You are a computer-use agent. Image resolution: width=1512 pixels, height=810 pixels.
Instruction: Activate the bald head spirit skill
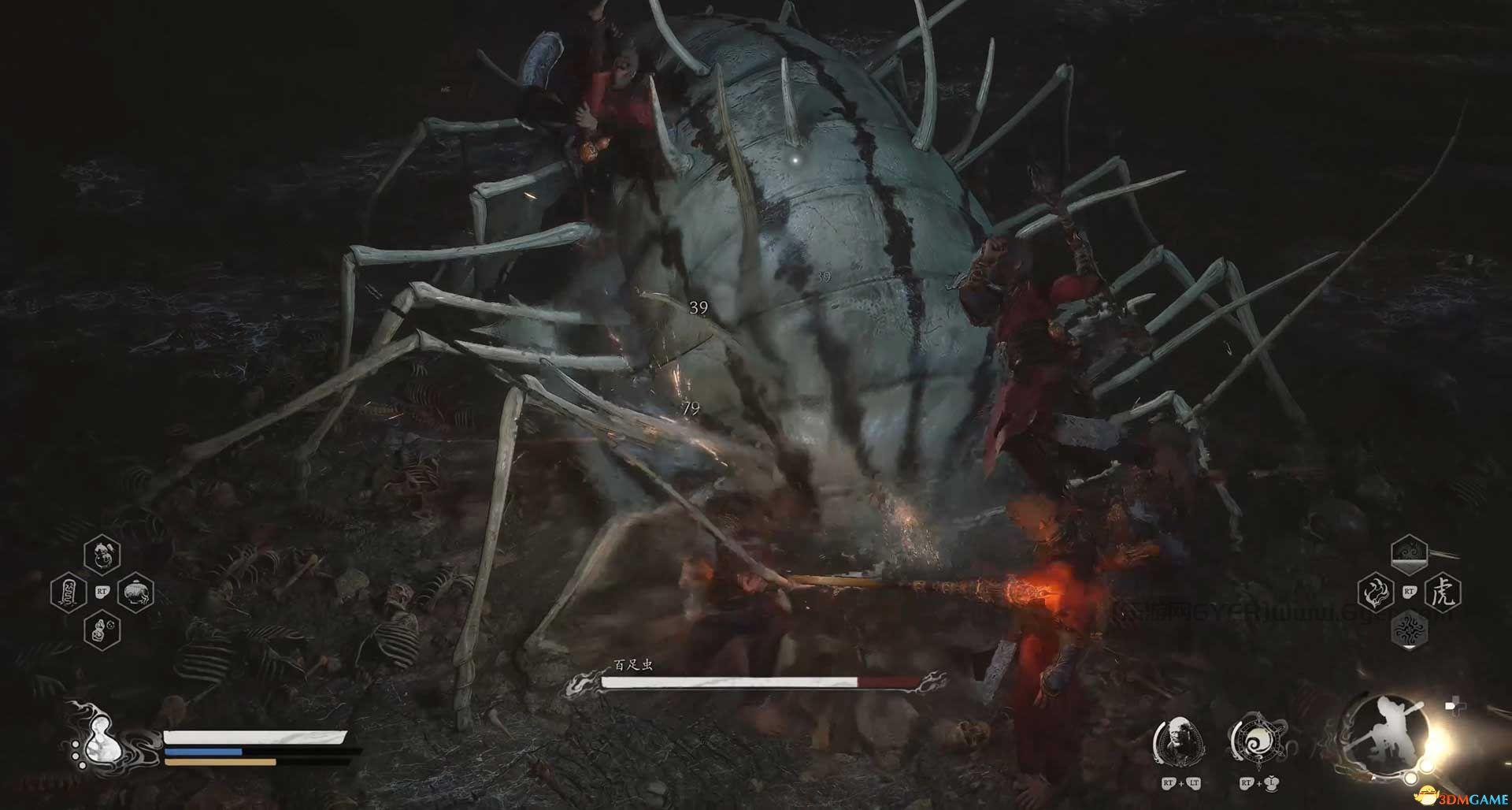tap(1179, 740)
